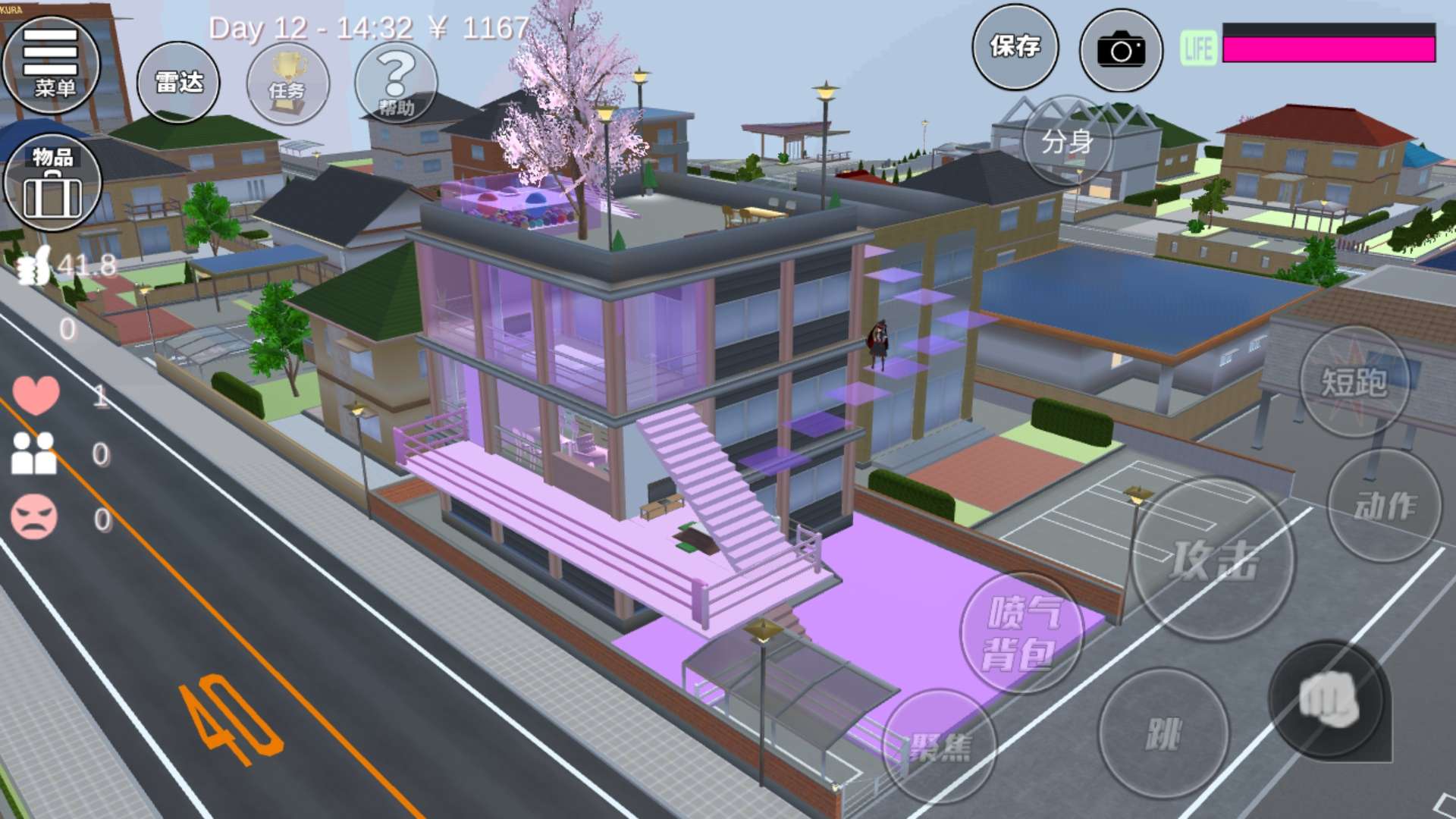1456x819 pixels.
Task: Open the 菜单 main menu
Action: [52, 65]
